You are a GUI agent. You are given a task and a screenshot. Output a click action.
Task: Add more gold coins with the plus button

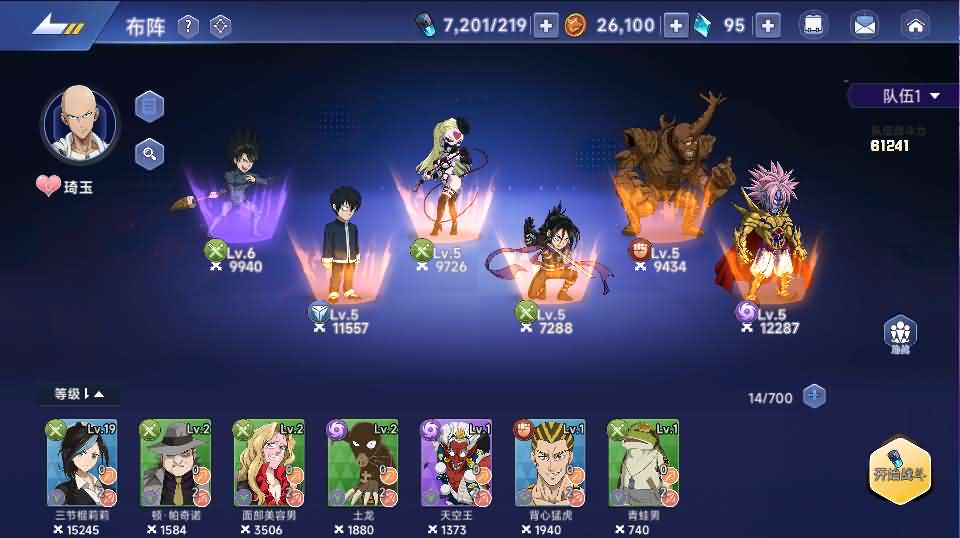pyautogui.click(x=676, y=26)
